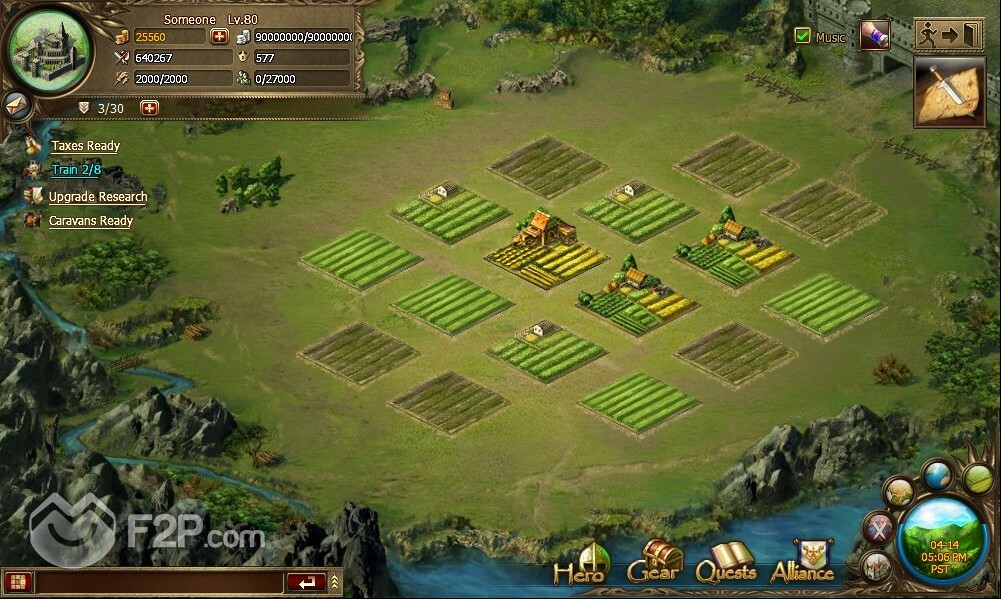The height and width of the screenshot is (599, 1001).
Task: Open the Gear menu
Action: click(655, 563)
